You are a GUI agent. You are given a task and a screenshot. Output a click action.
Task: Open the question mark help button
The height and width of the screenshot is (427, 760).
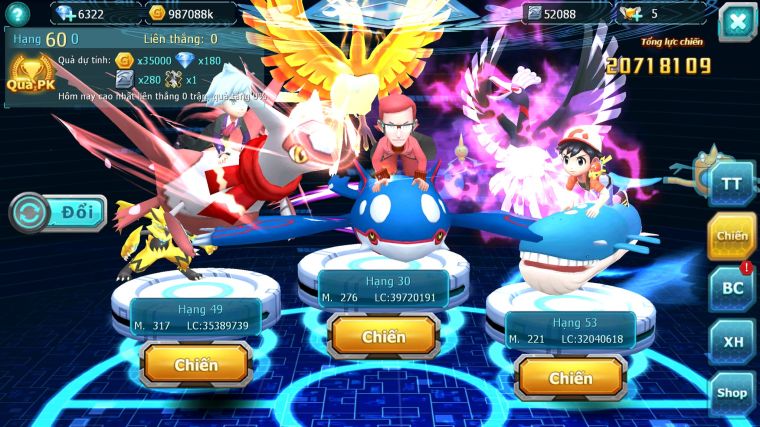19,13
